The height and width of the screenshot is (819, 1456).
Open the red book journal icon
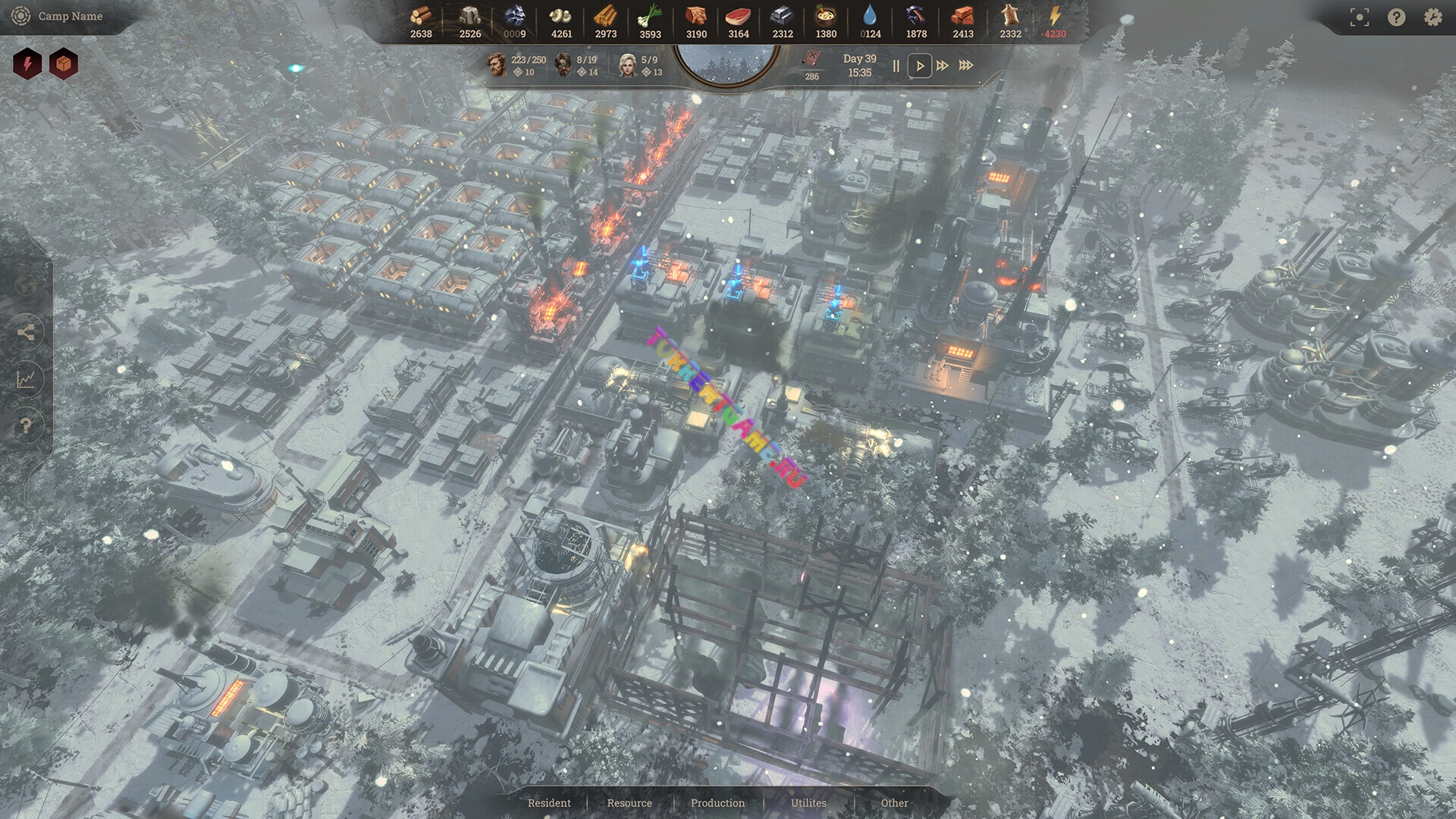click(812, 59)
